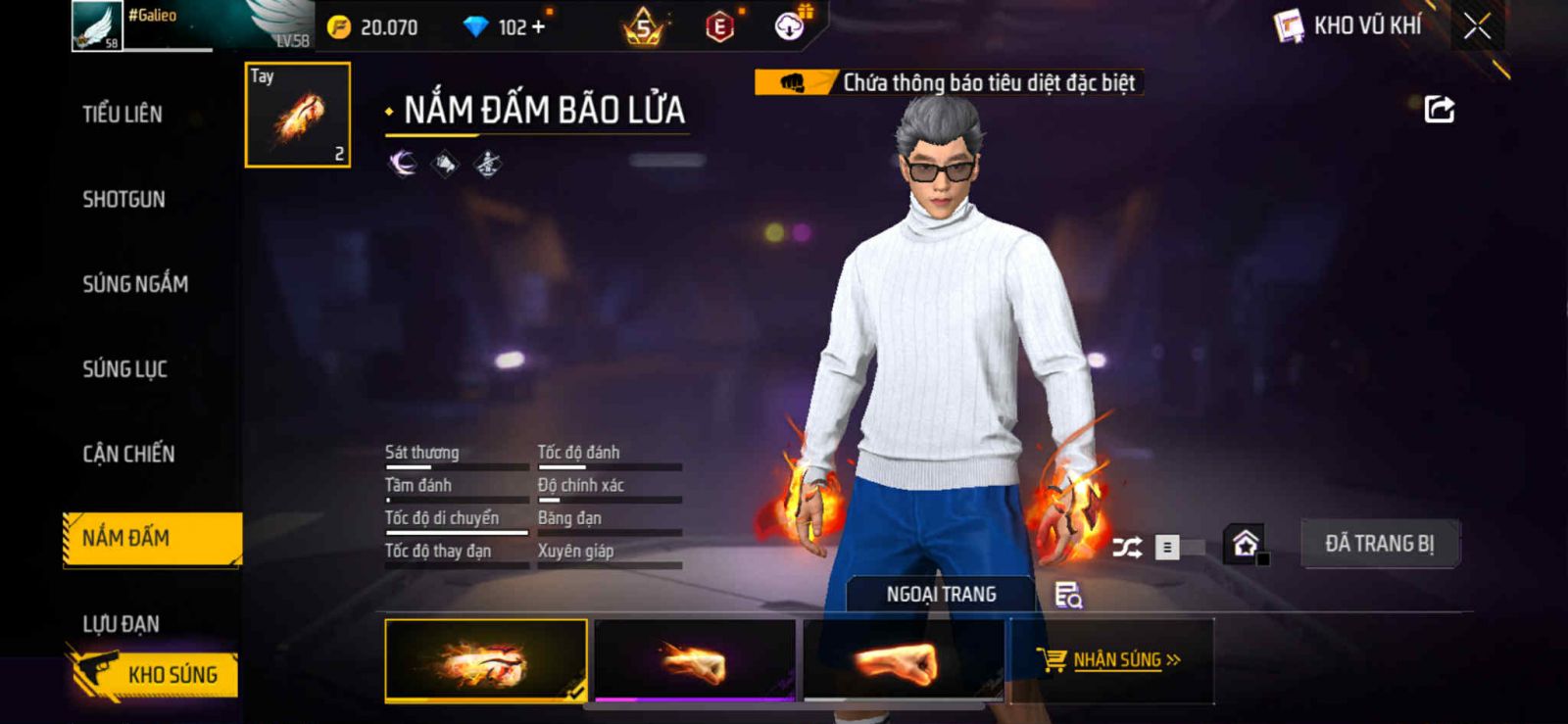
Task: Click the Đã Trang Bị equipped button
Action: coord(1379,544)
